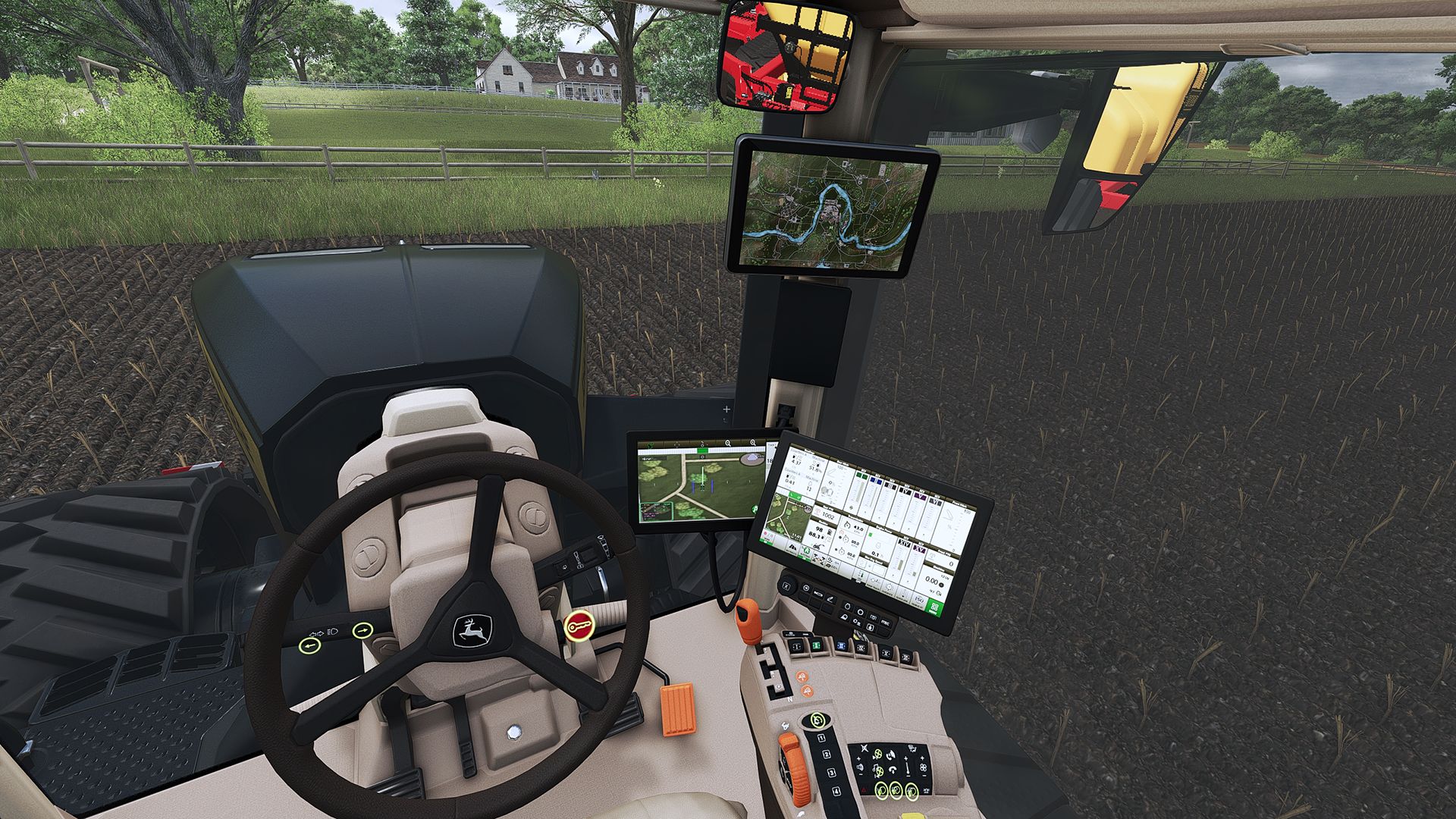Click the GPS signal icon in the guidance screen corner
1456x819 pixels.
click(755, 509)
